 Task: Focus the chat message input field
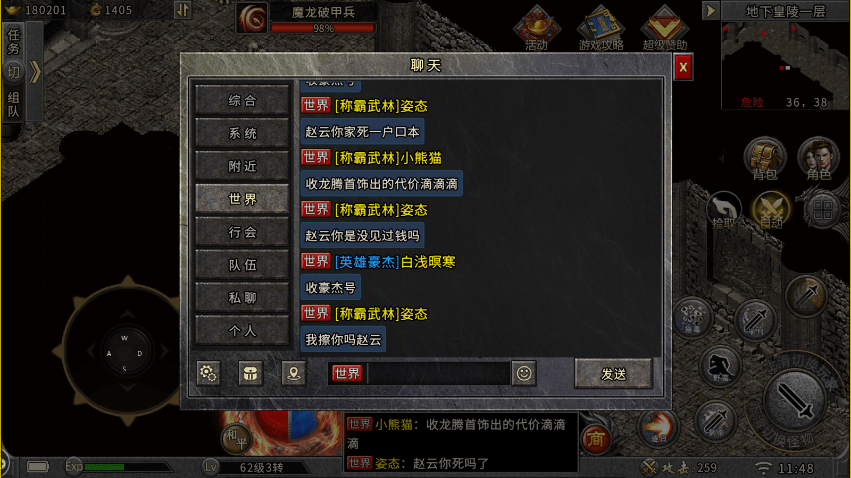pyautogui.click(x=438, y=374)
